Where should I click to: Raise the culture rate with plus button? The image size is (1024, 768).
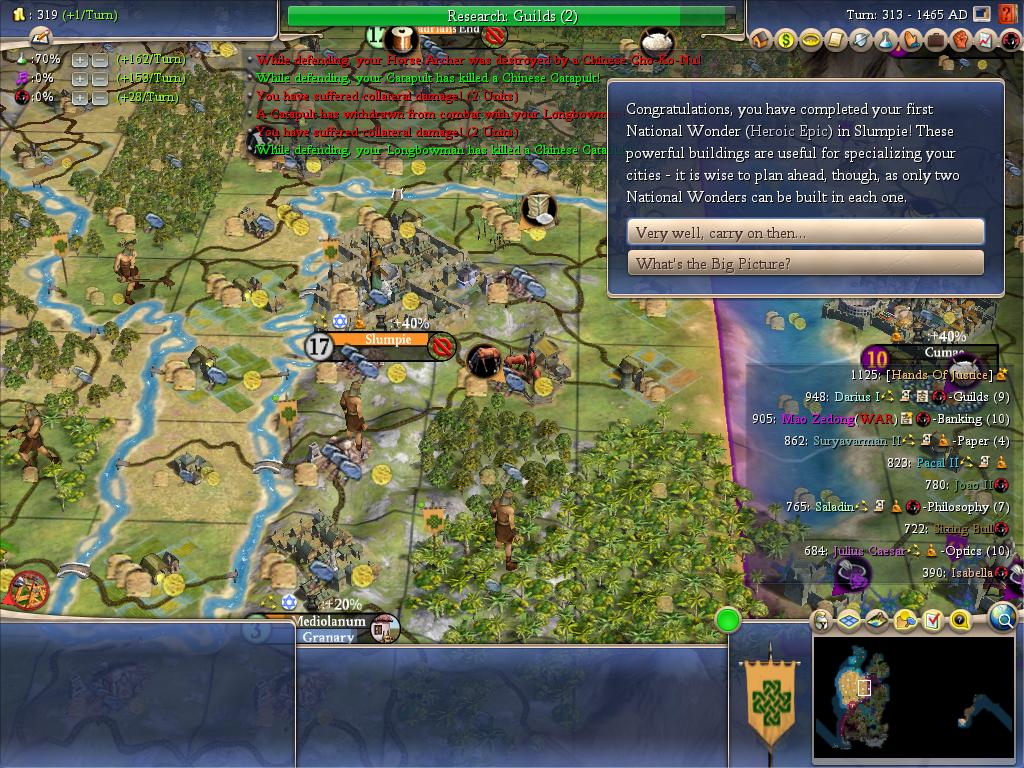point(80,79)
